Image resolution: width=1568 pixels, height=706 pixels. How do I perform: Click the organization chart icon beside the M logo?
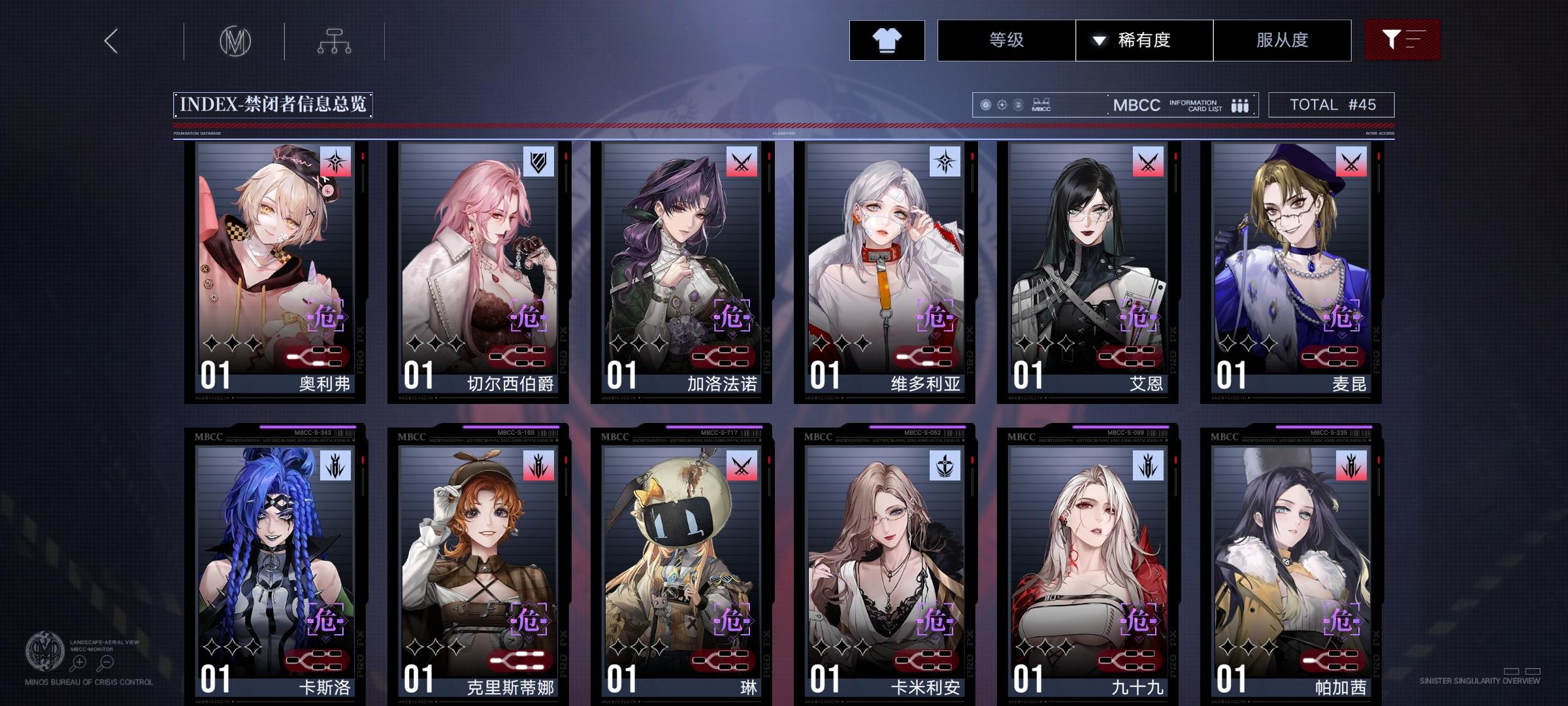(336, 41)
